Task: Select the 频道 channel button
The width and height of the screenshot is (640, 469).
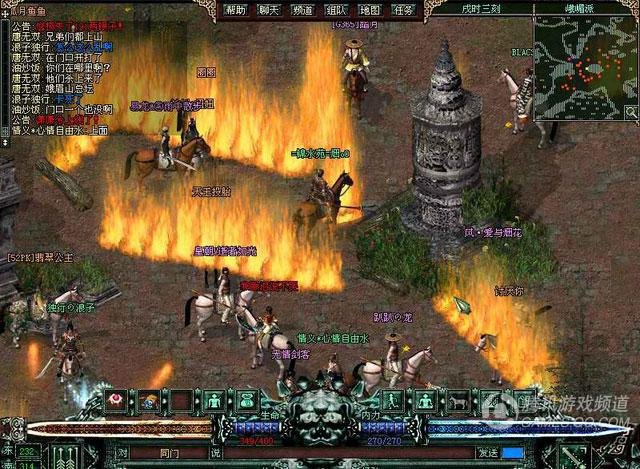Action: click(x=303, y=9)
